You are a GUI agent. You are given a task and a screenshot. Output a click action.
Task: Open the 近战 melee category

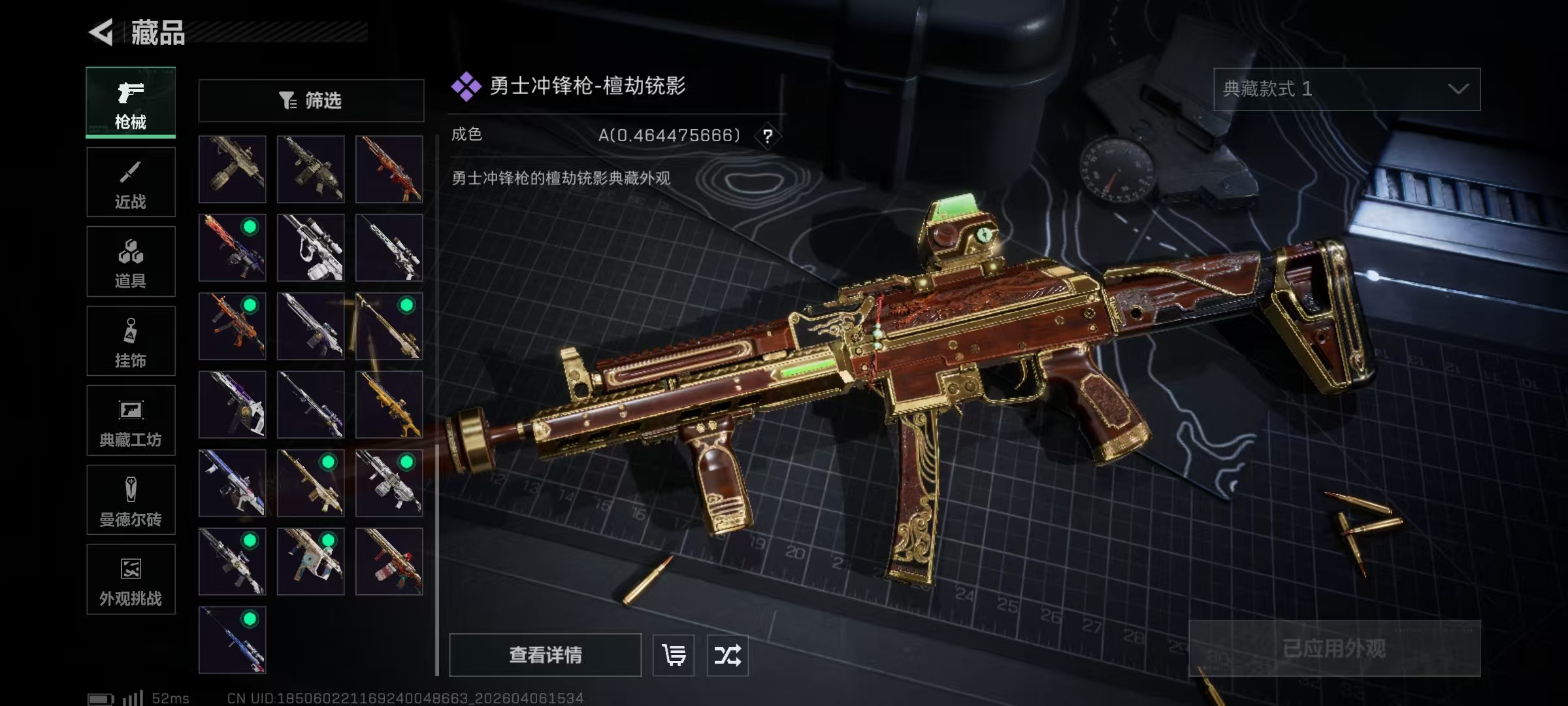pos(131,182)
